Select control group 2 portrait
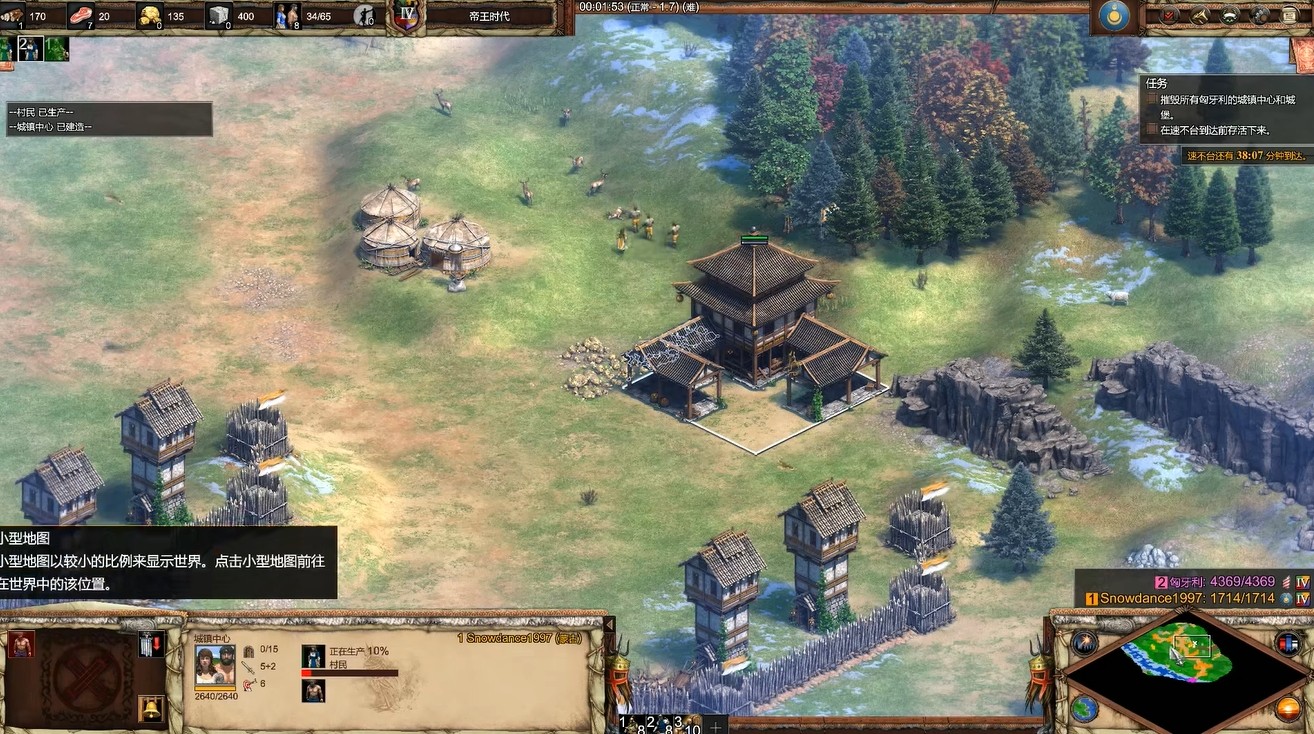Screen dimensions: 1314x734 (x=30, y=49)
